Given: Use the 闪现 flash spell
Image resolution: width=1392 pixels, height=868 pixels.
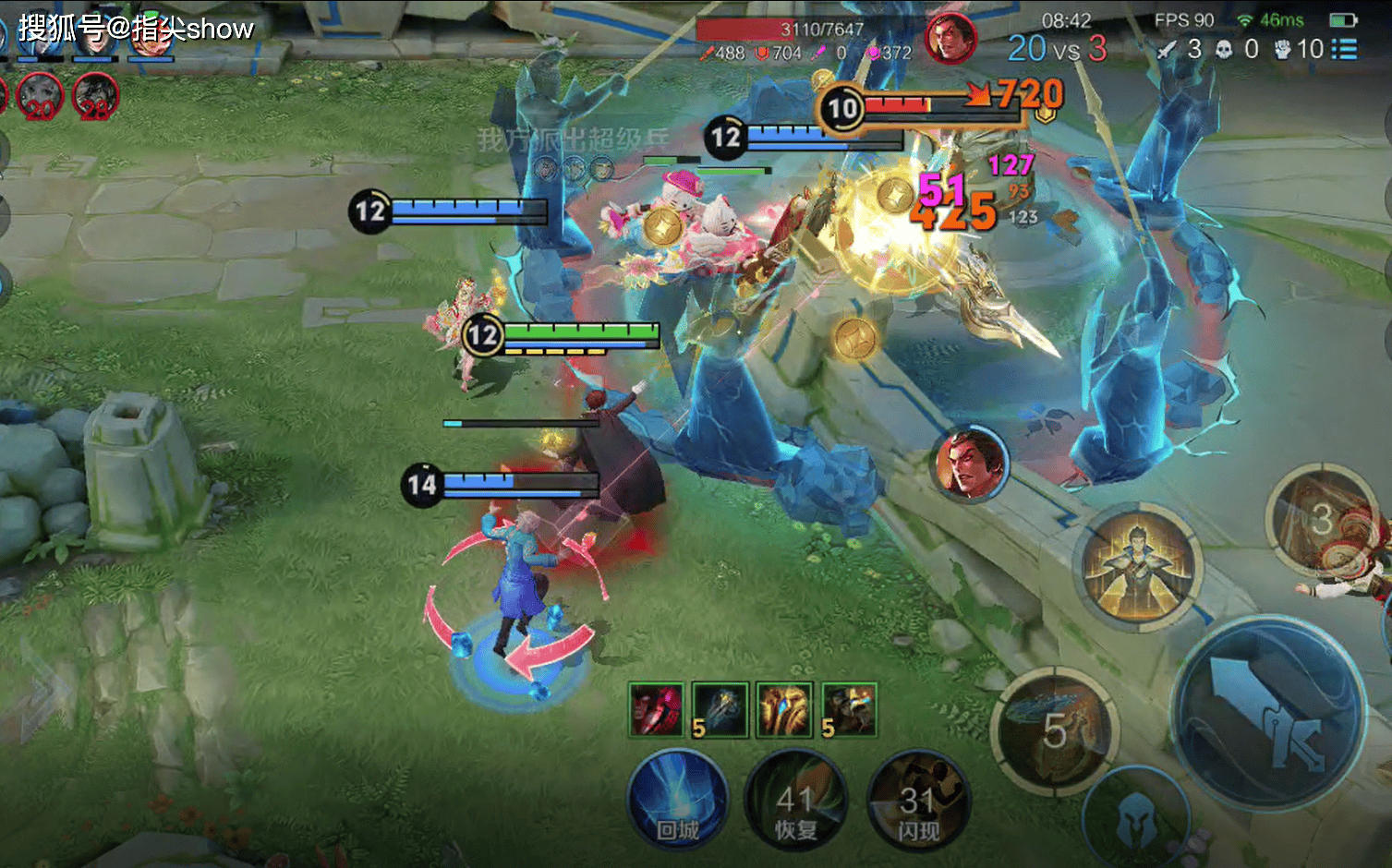Looking at the screenshot, I should [x=917, y=801].
